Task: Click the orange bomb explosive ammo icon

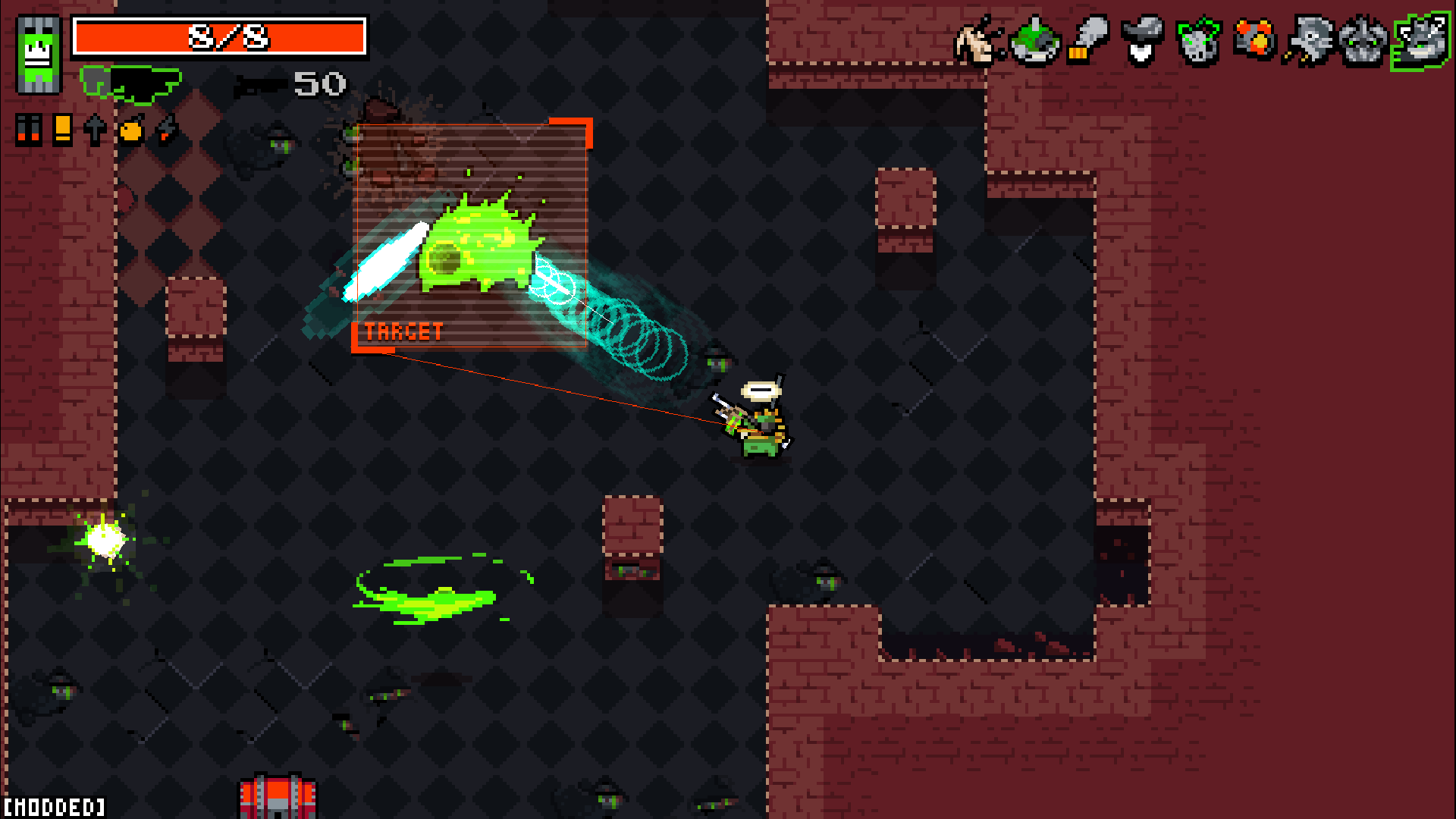Action: pos(130,130)
